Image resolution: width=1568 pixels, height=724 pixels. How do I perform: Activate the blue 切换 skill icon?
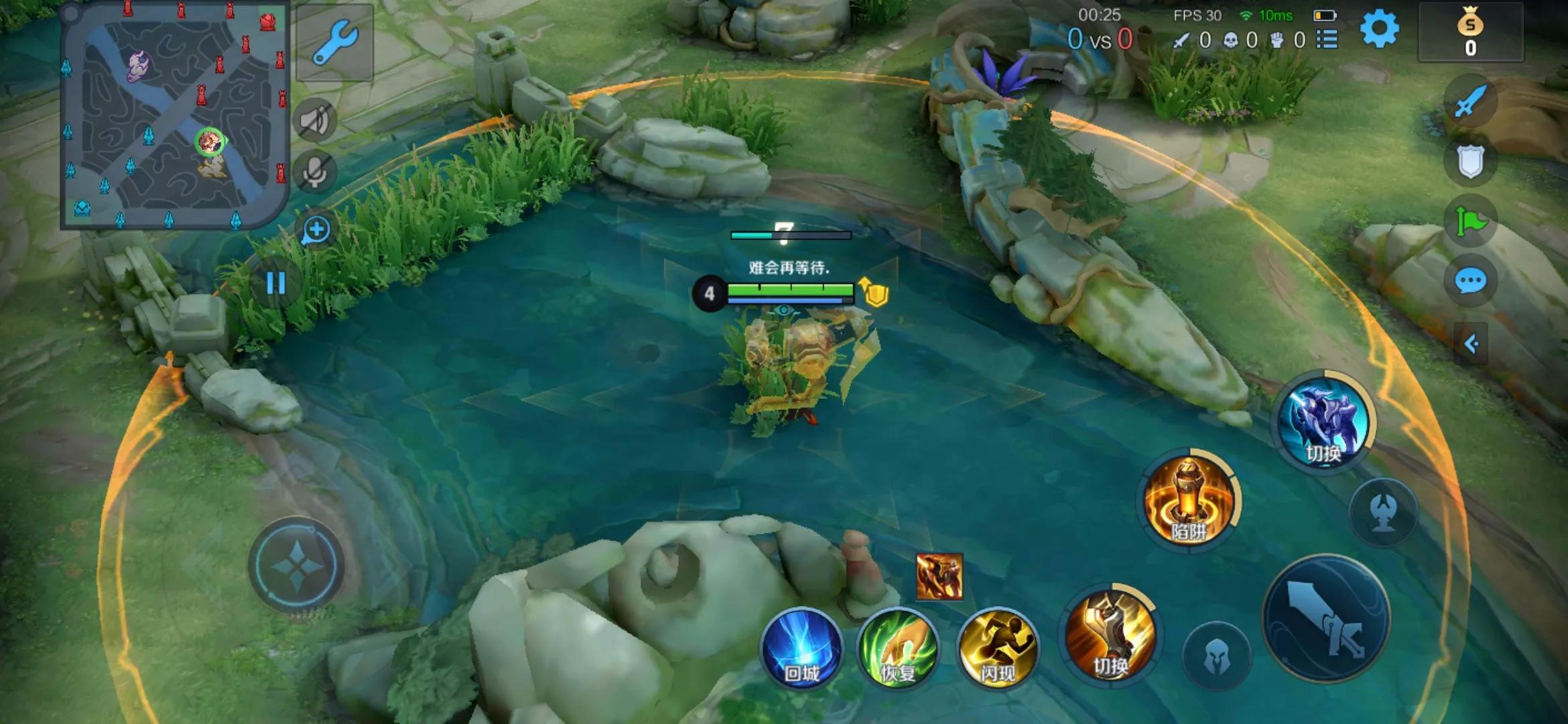click(x=1323, y=422)
